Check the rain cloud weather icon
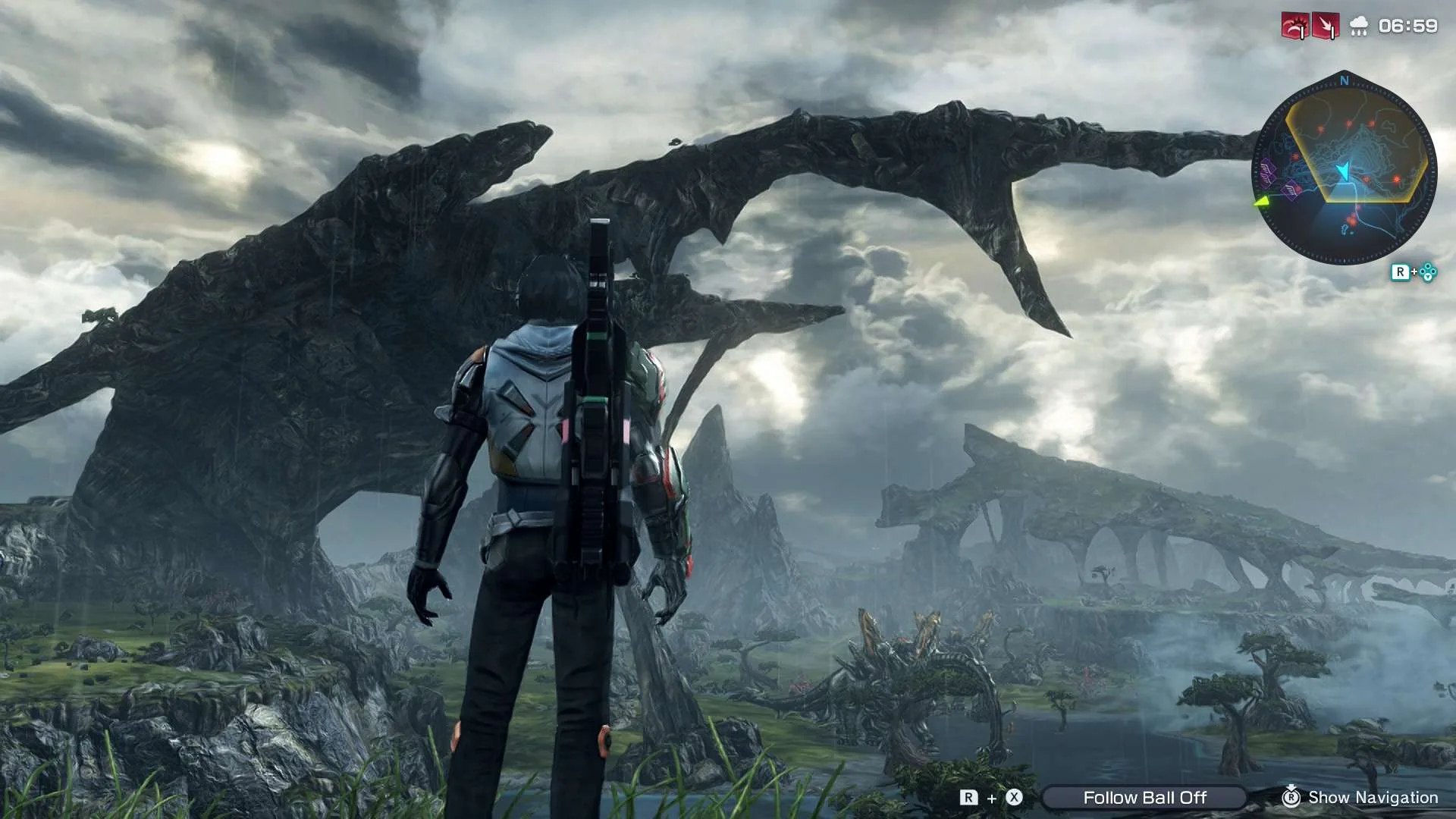 pos(1359,27)
